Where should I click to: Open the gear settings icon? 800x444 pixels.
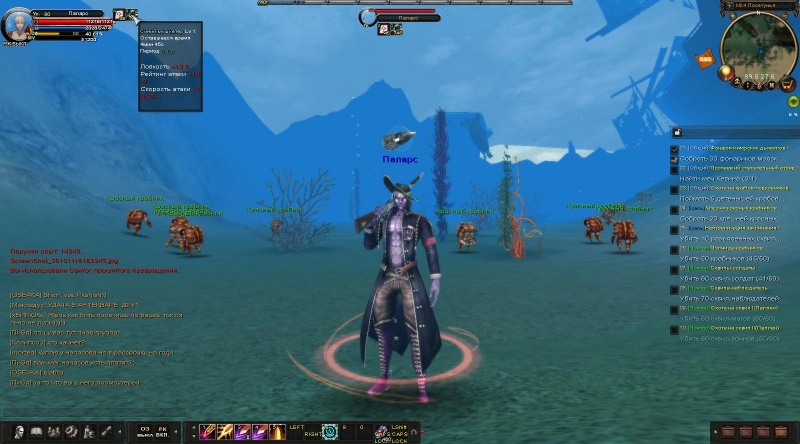point(70,432)
